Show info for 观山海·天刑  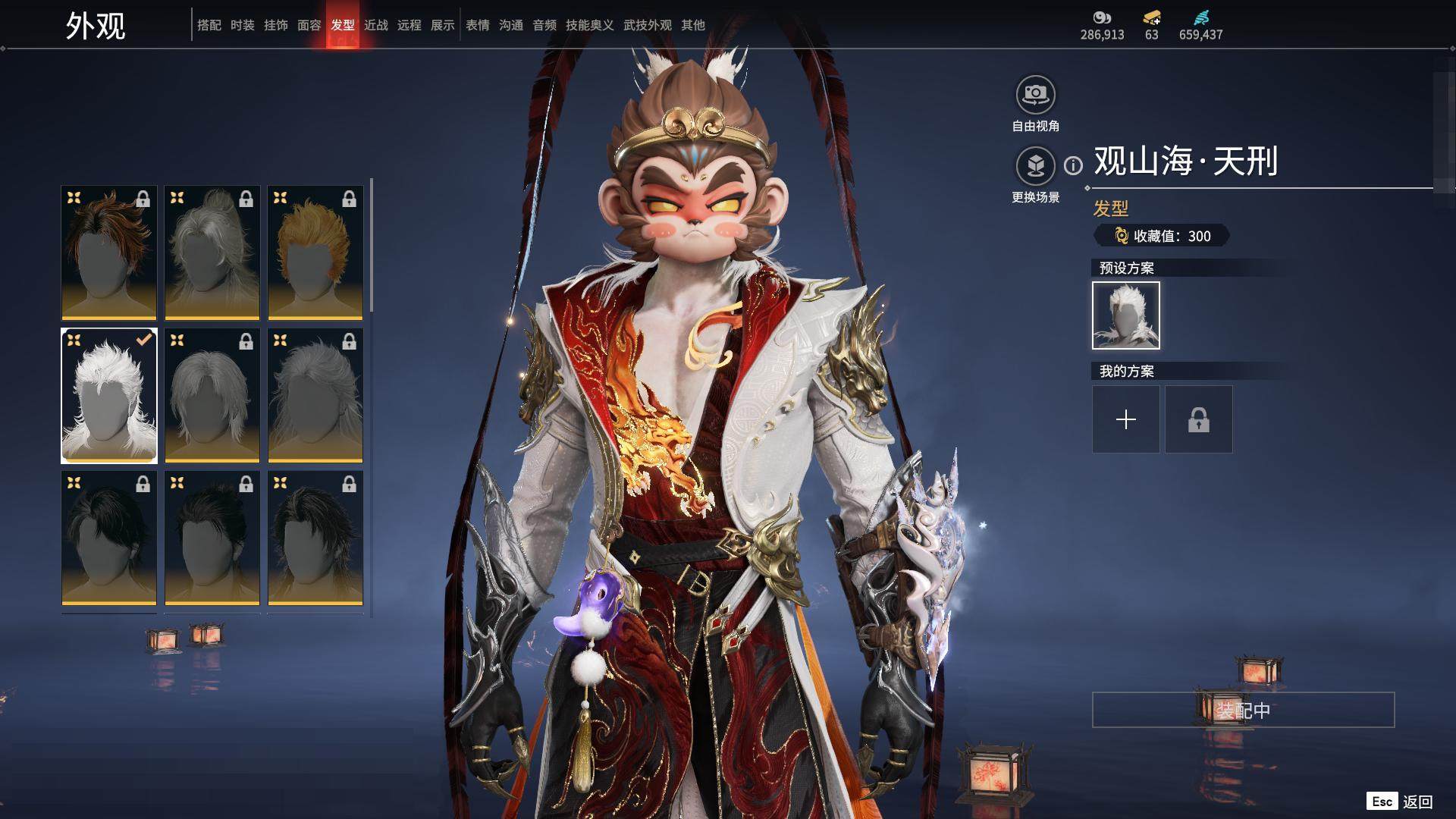[x=1073, y=165]
